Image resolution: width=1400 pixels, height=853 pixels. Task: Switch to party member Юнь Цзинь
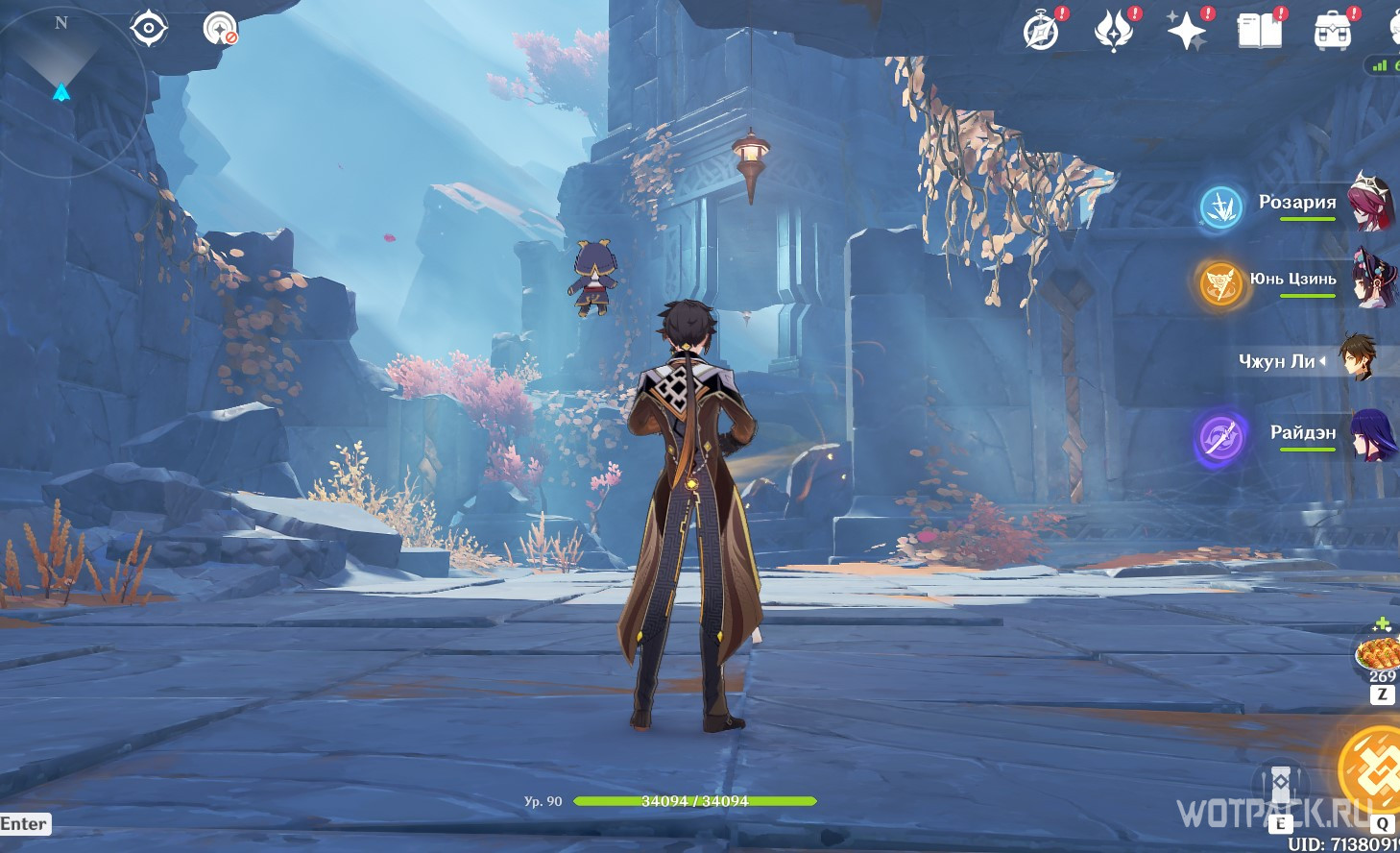(x=1293, y=280)
